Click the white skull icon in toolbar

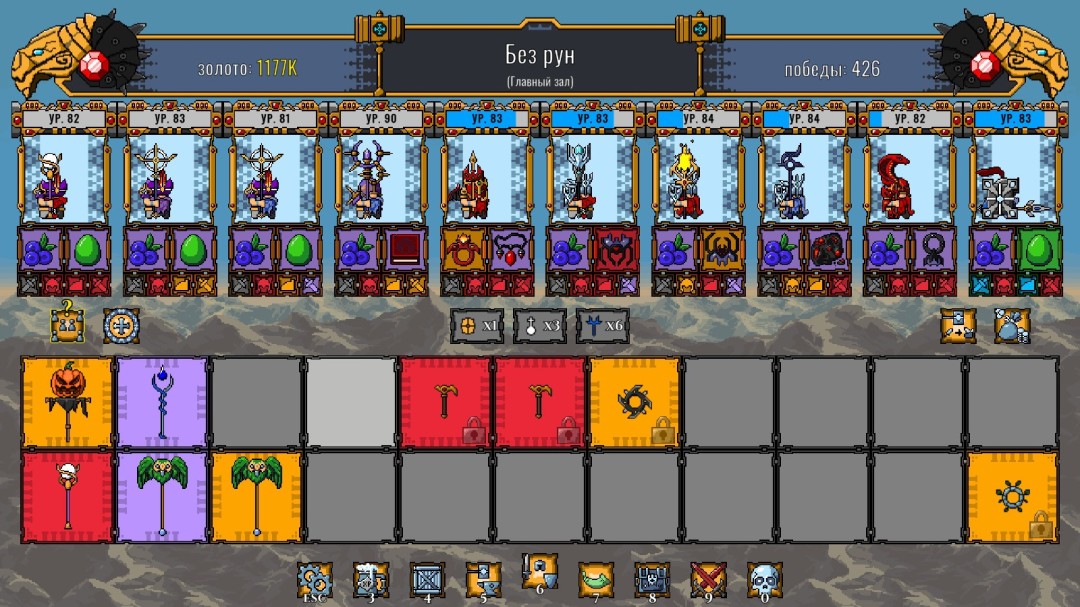click(764, 579)
